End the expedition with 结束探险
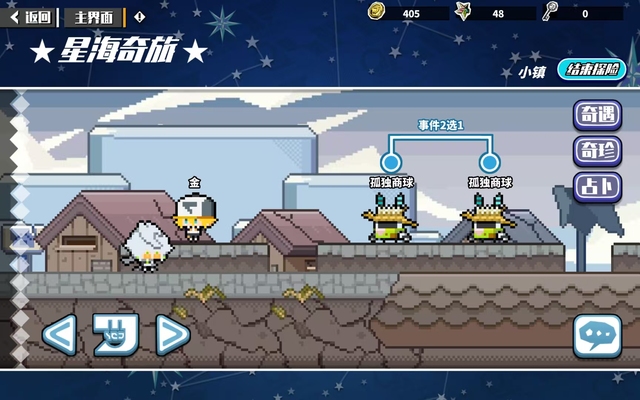 595,70
